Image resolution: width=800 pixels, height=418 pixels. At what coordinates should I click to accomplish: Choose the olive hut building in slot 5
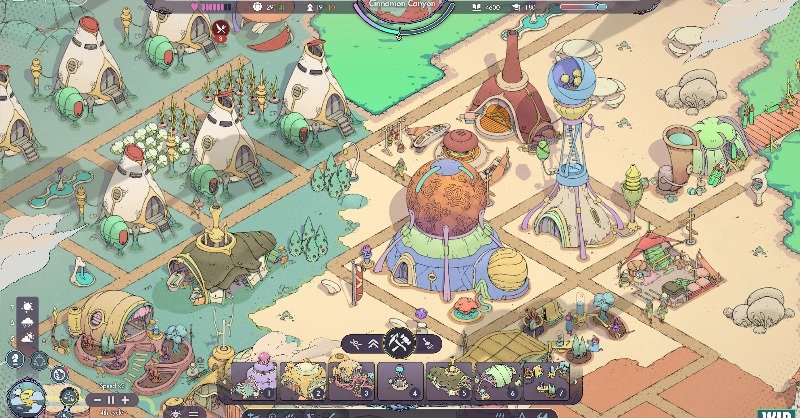point(448,380)
